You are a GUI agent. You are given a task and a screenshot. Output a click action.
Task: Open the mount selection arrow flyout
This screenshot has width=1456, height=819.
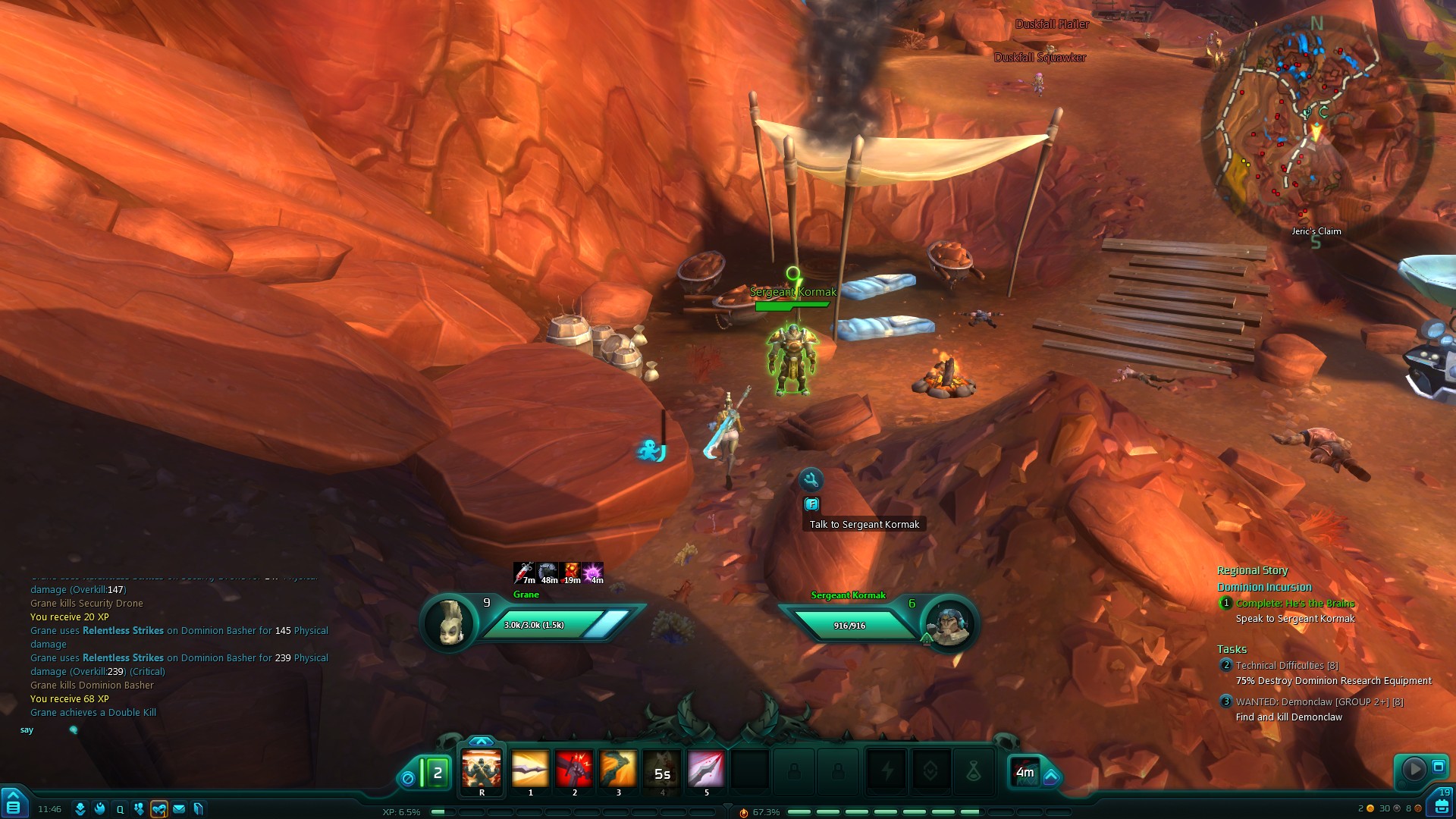pos(1052,777)
